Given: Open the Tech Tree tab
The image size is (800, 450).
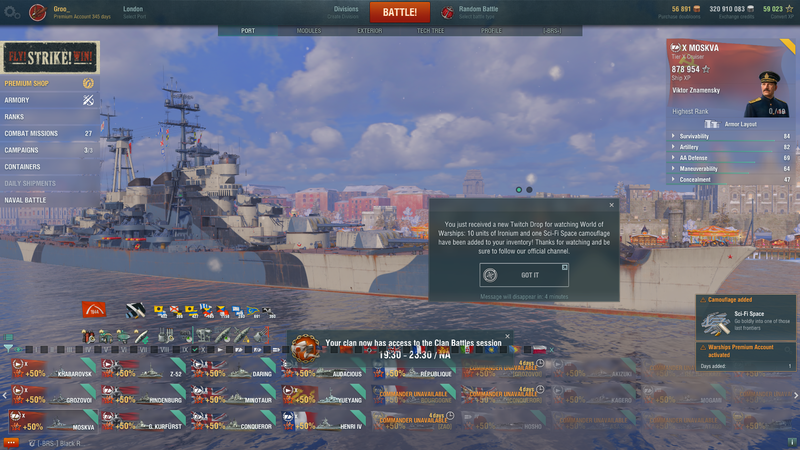Looking at the screenshot, I should tap(431, 31).
